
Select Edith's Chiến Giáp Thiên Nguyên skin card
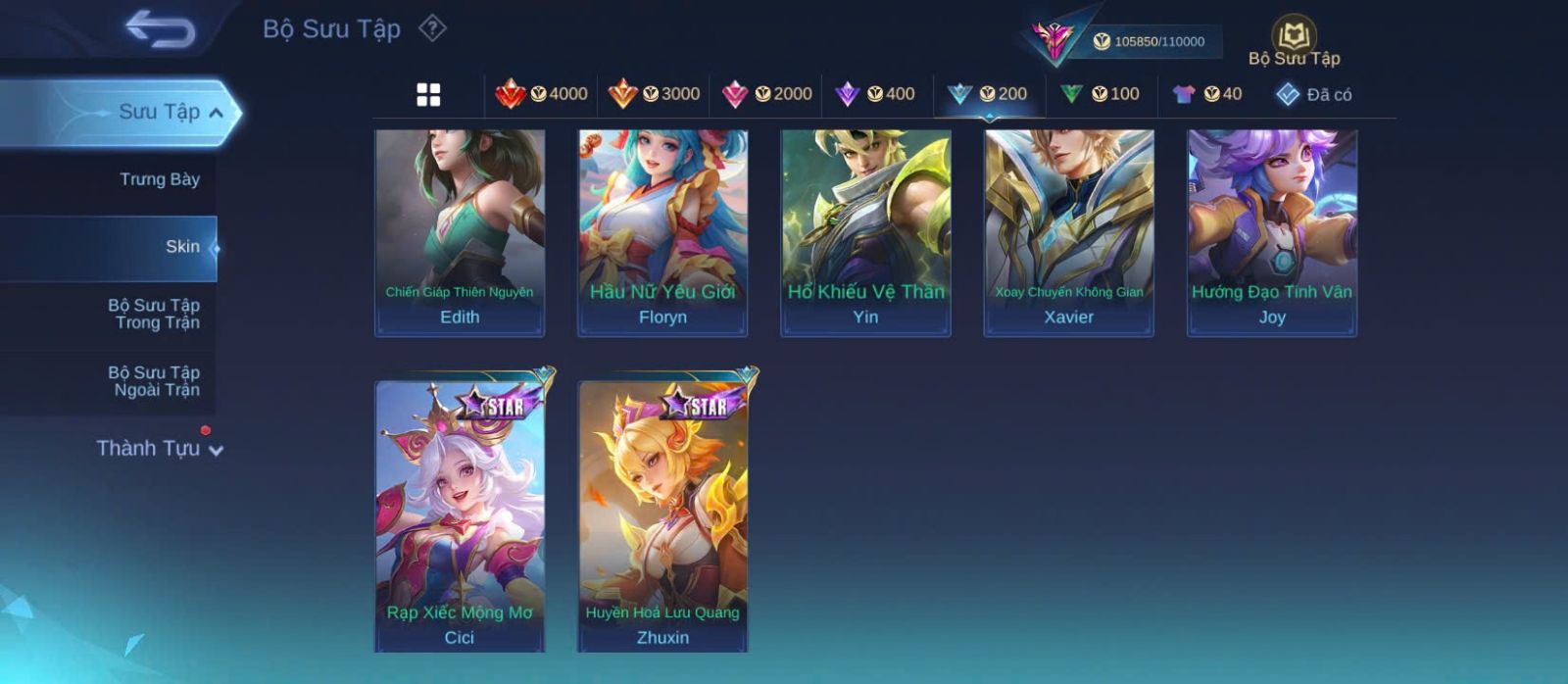pos(460,232)
